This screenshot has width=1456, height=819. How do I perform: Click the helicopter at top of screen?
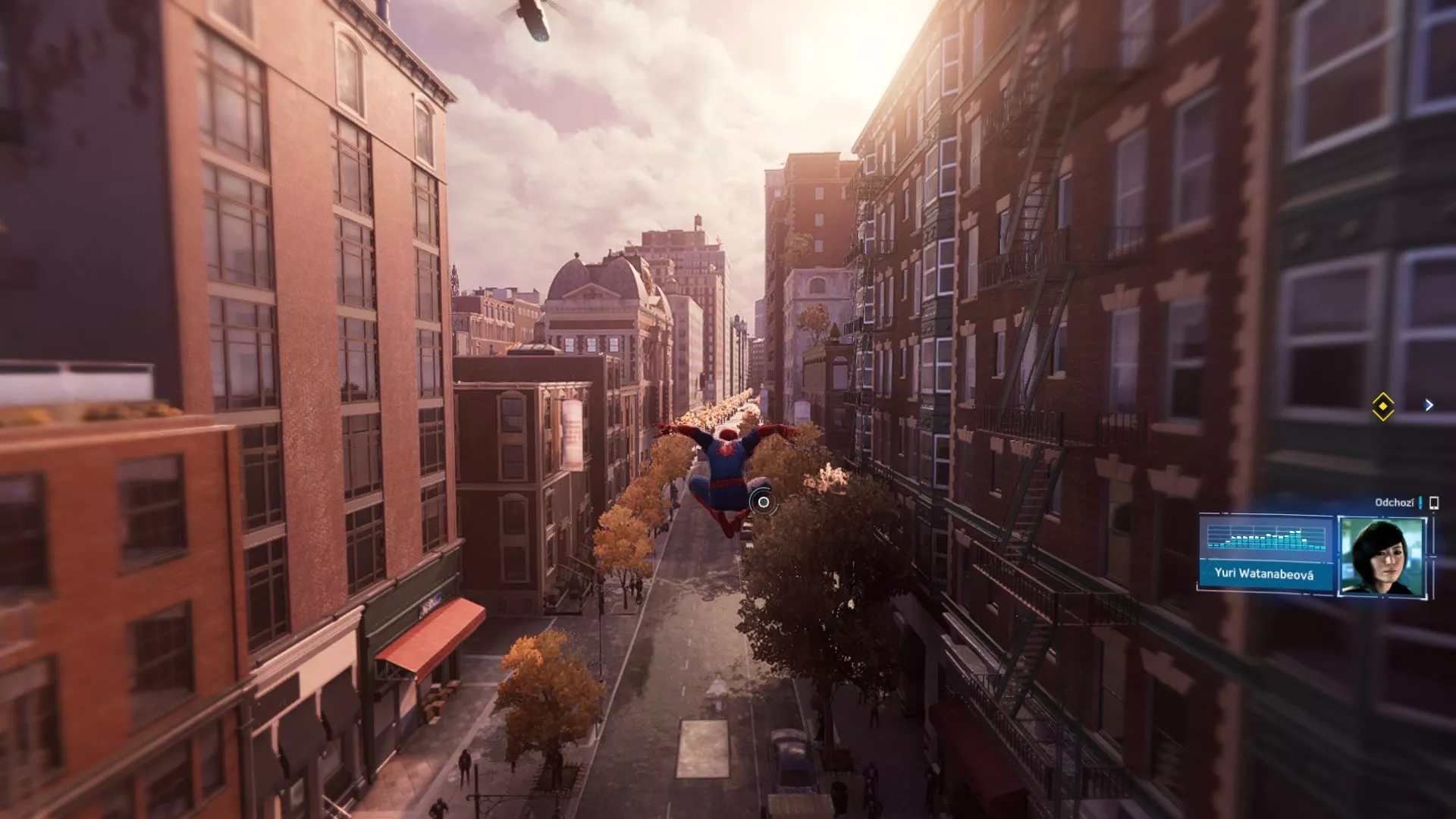click(531, 19)
